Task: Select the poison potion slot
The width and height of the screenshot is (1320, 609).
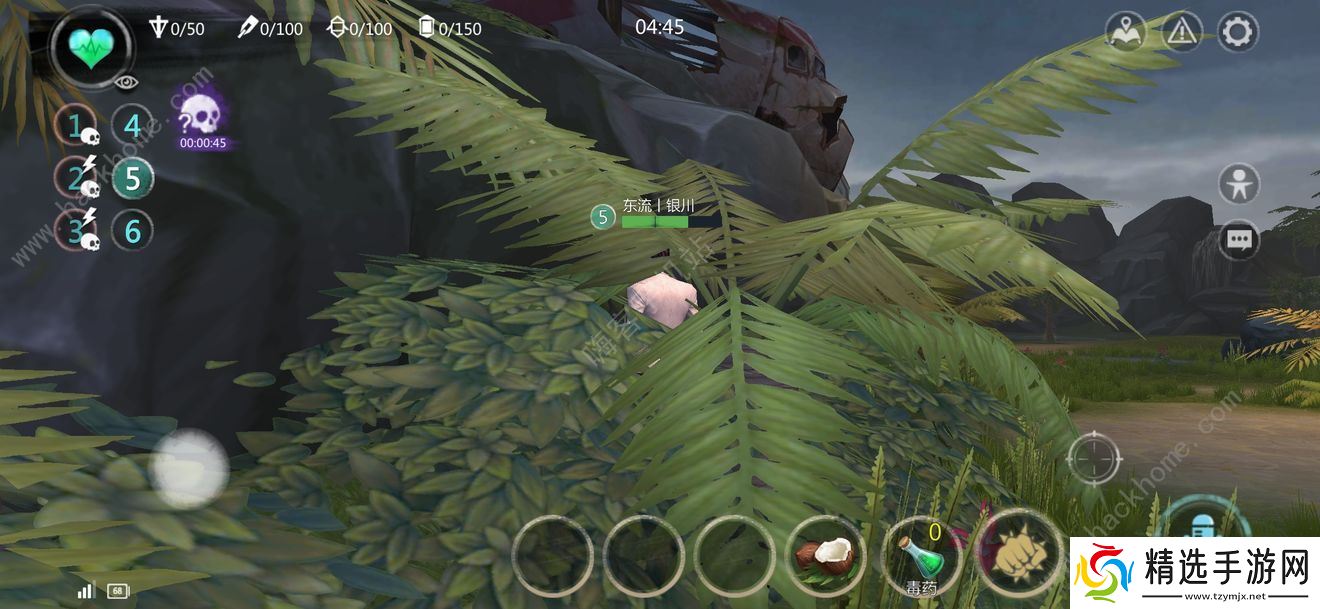Action: pyautogui.click(x=921, y=557)
